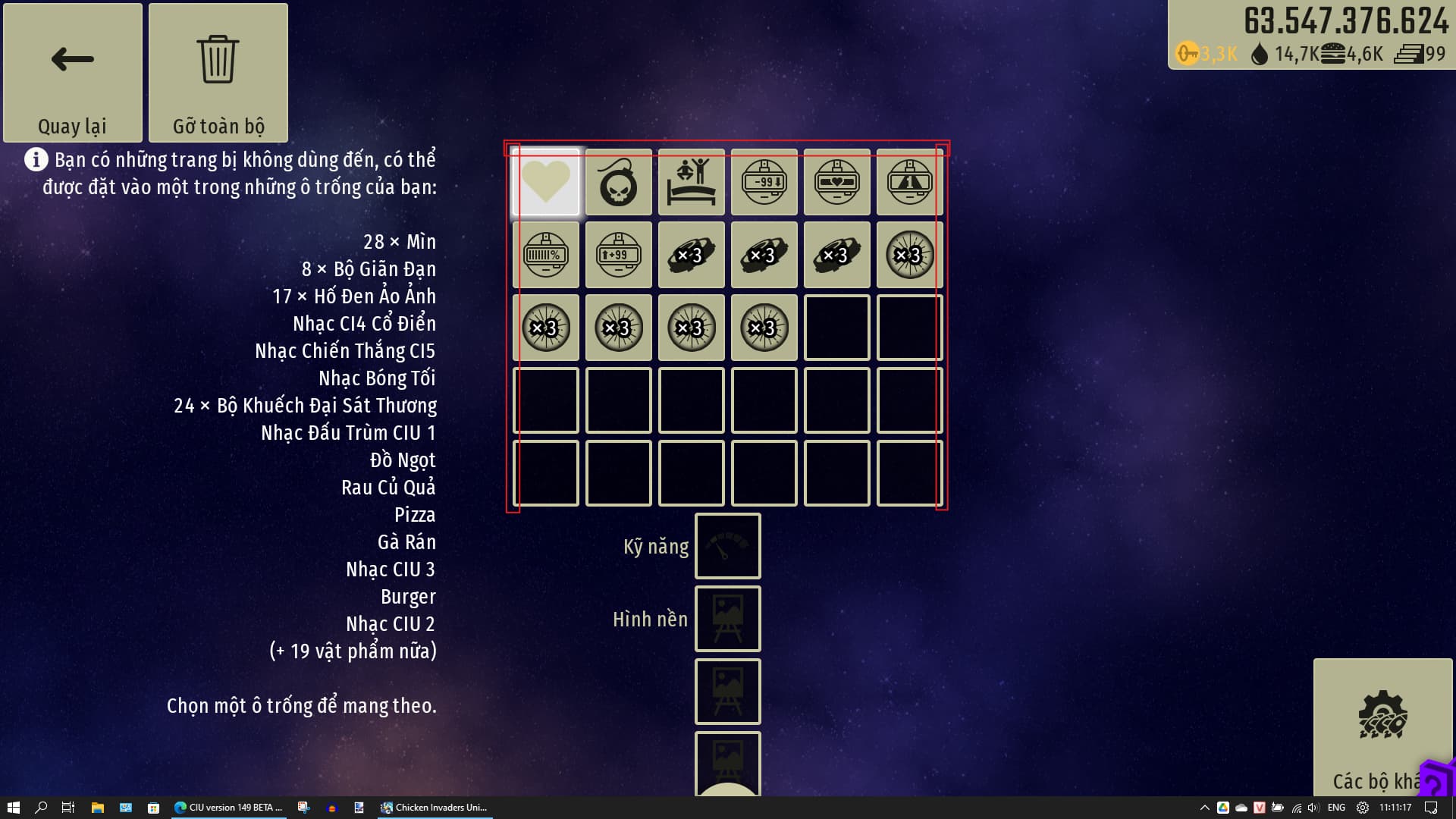Screen dimensions: 1456x819
Task: Select the gadget slot with percent bars
Action: [x=546, y=255]
